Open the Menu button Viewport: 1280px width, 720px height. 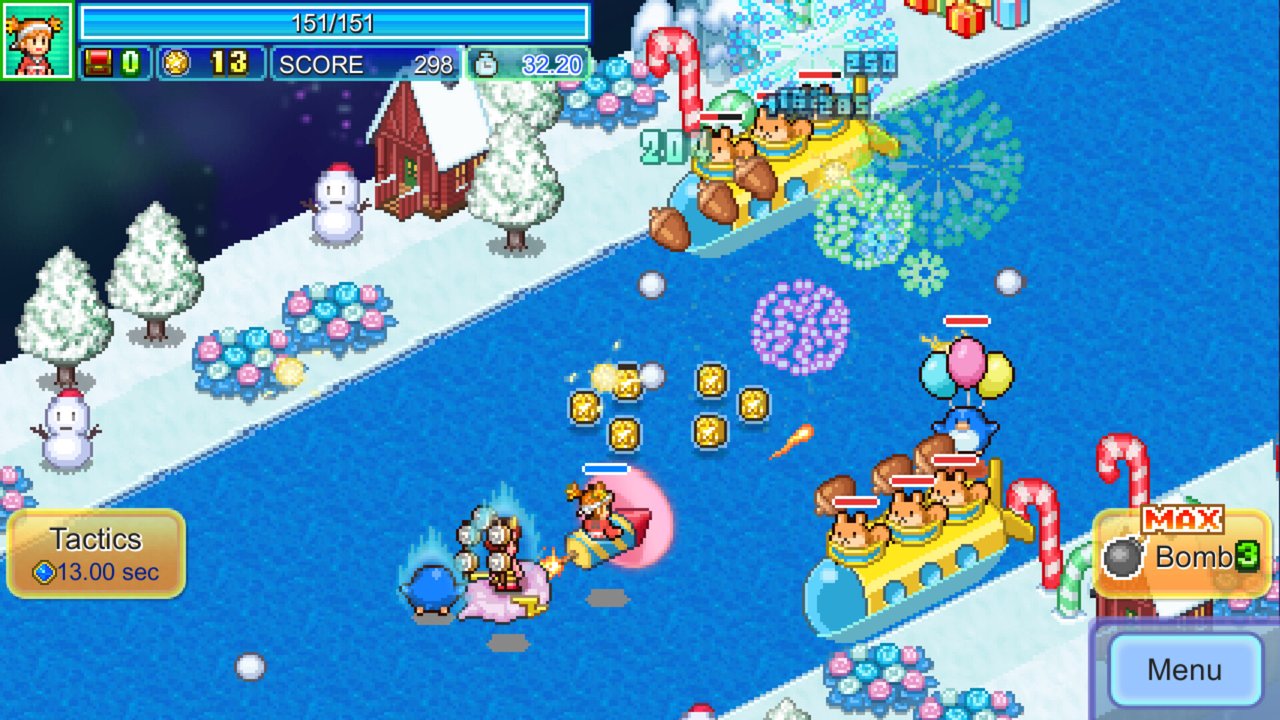pyautogui.click(x=1184, y=669)
